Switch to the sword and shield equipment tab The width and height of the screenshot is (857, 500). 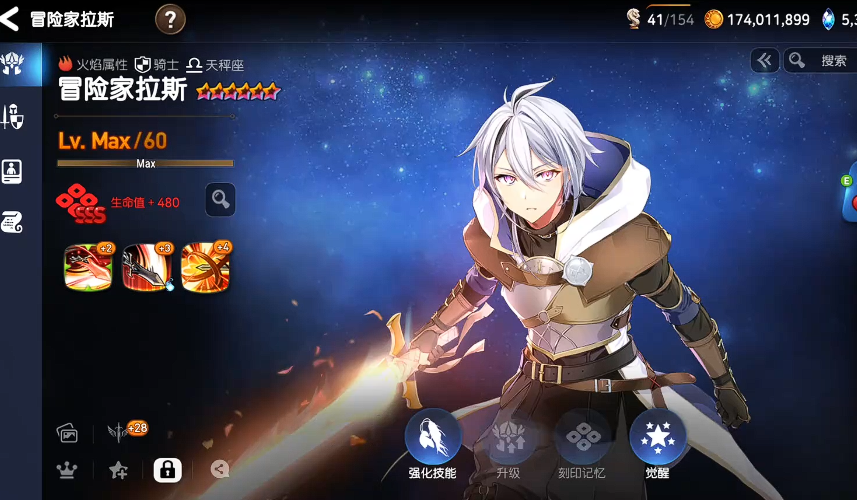click(x=13, y=117)
